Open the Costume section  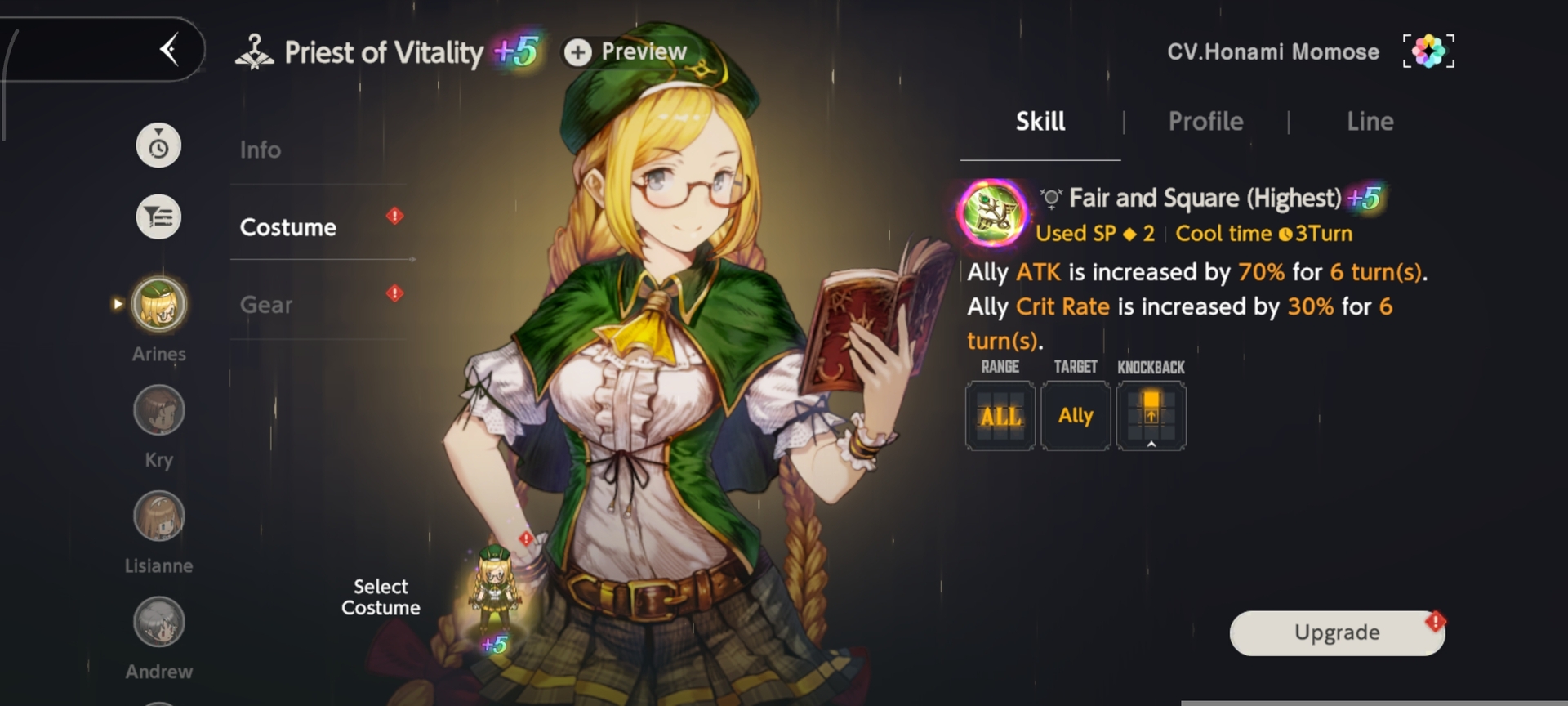click(287, 227)
